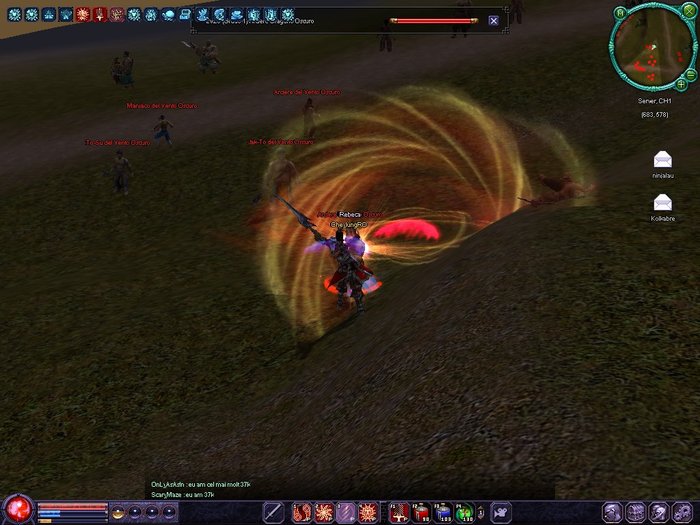Open the atlas from minimap's top-left button
This screenshot has width=700, height=525.
[621, 11]
